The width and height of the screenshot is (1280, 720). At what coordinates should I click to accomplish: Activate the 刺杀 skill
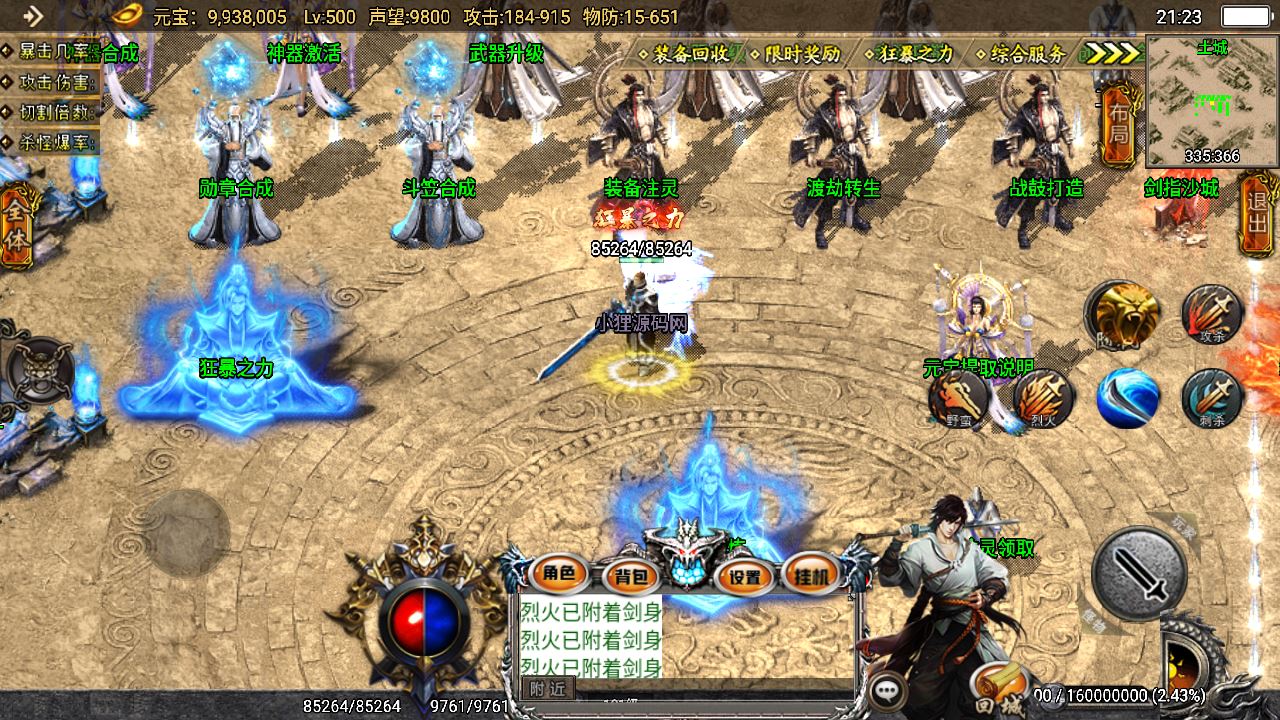(x=1212, y=398)
